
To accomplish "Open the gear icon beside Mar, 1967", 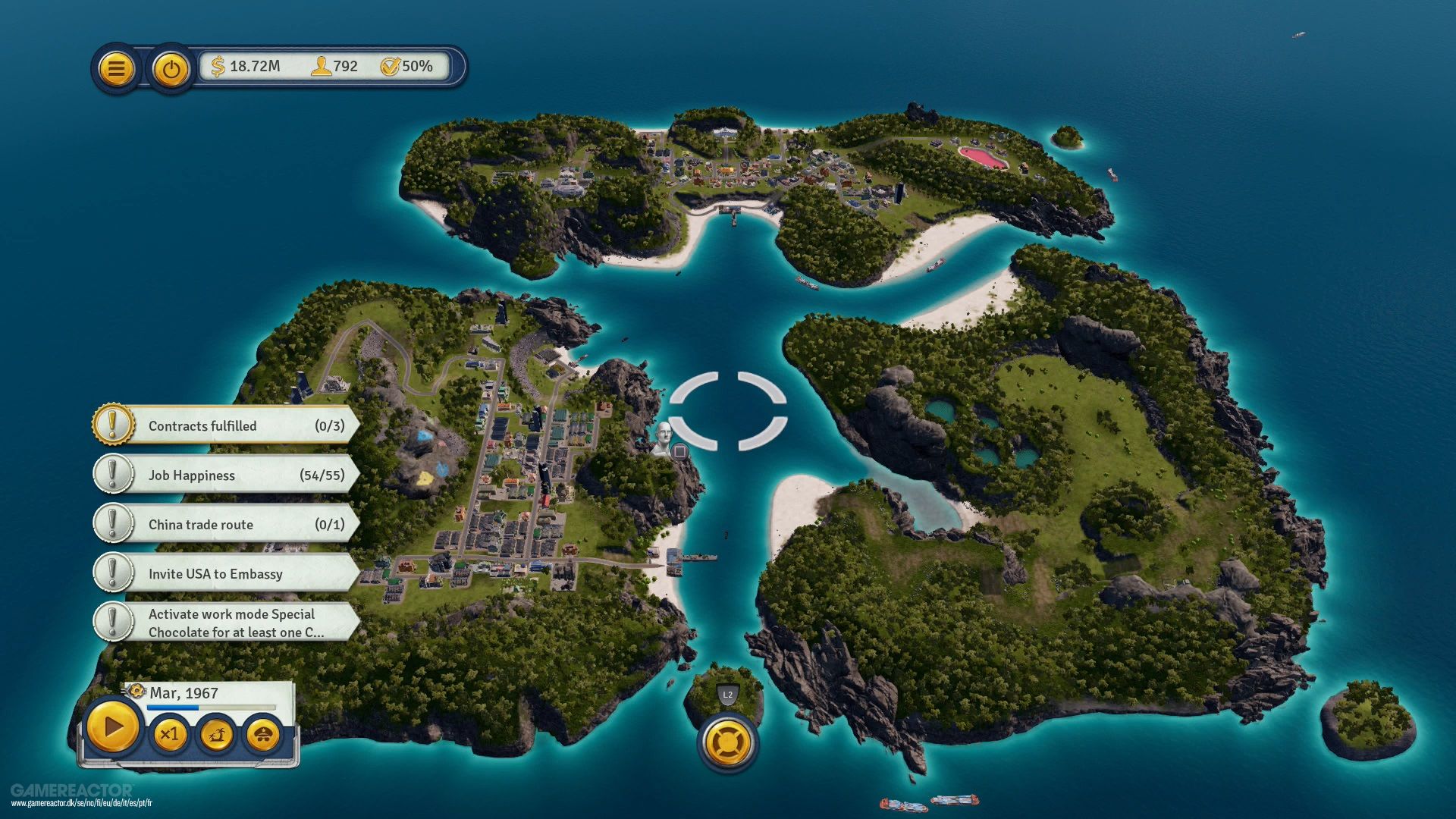I will 136,692.
